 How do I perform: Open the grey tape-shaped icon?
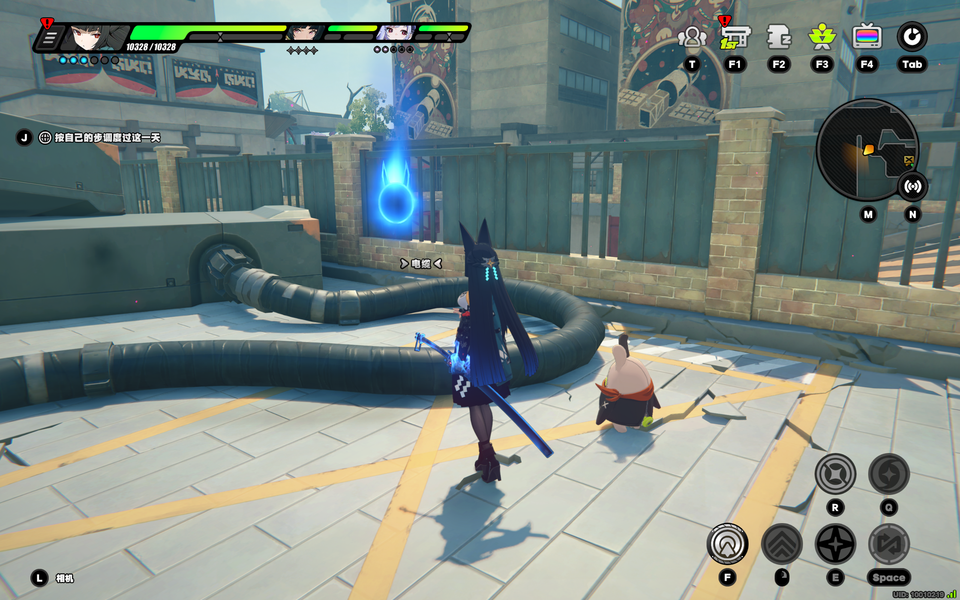pyautogui.click(x=779, y=38)
